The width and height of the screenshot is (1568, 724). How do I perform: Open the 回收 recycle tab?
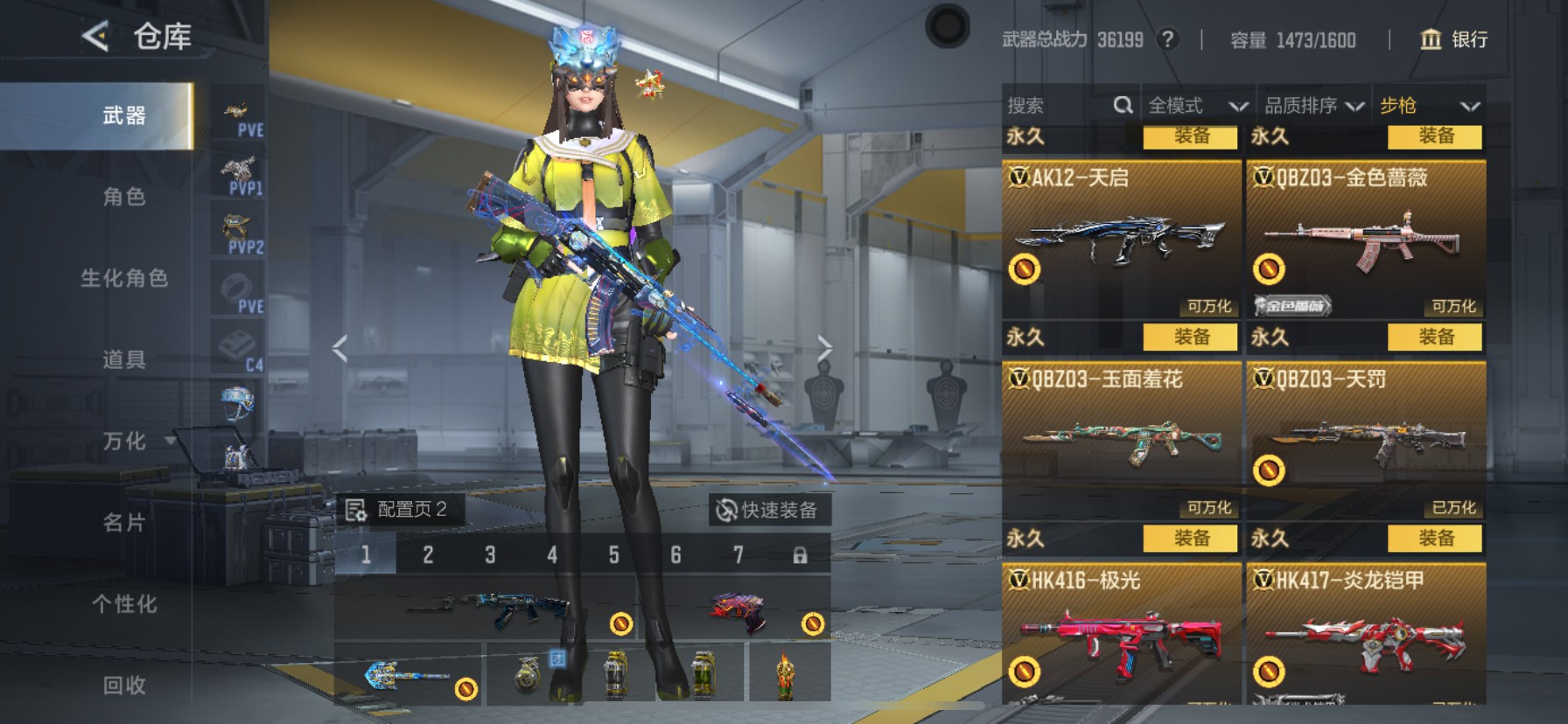[x=123, y=686]
